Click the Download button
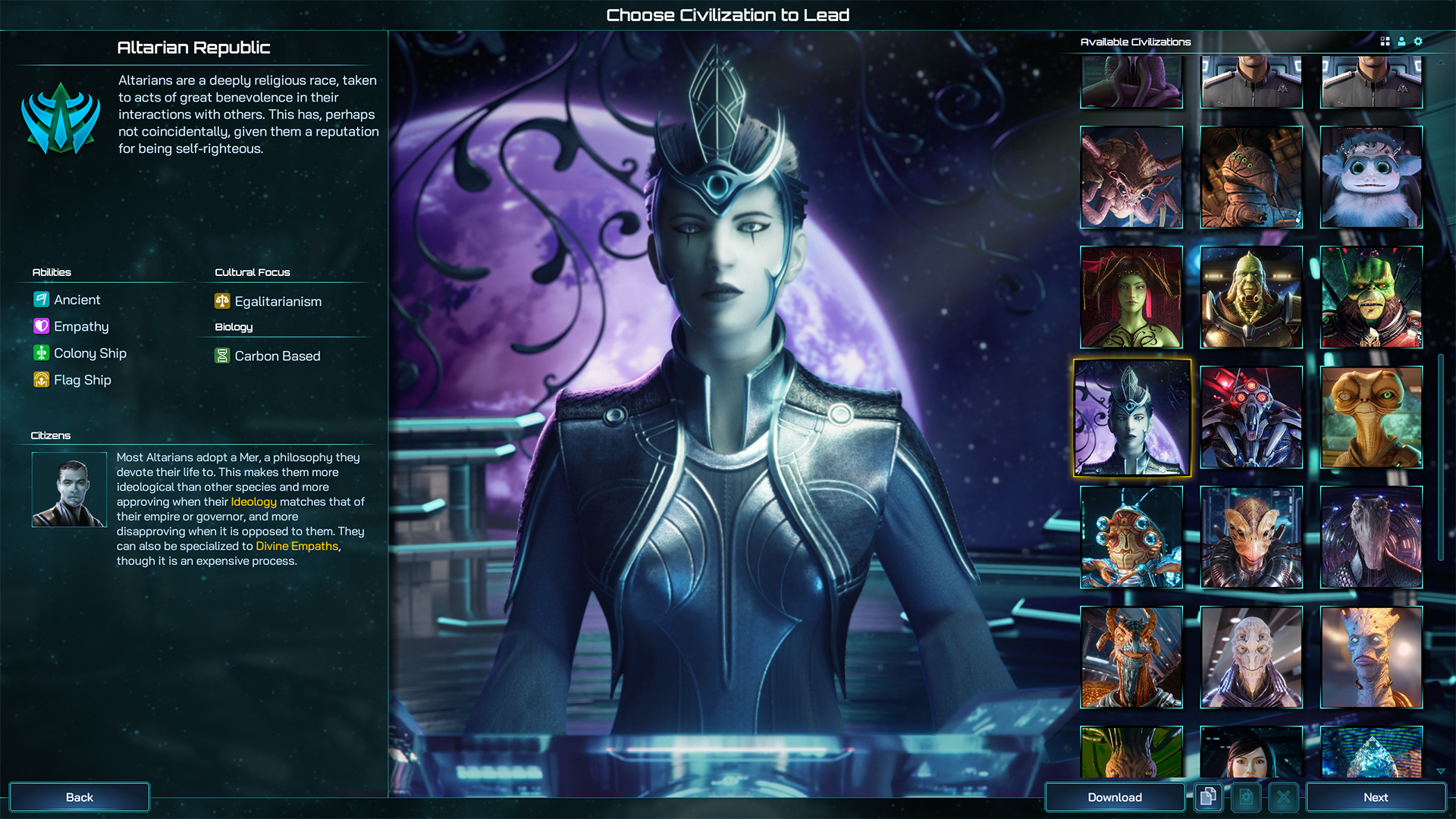This screenshot has height=819, width=1456. pos(1115,797)
